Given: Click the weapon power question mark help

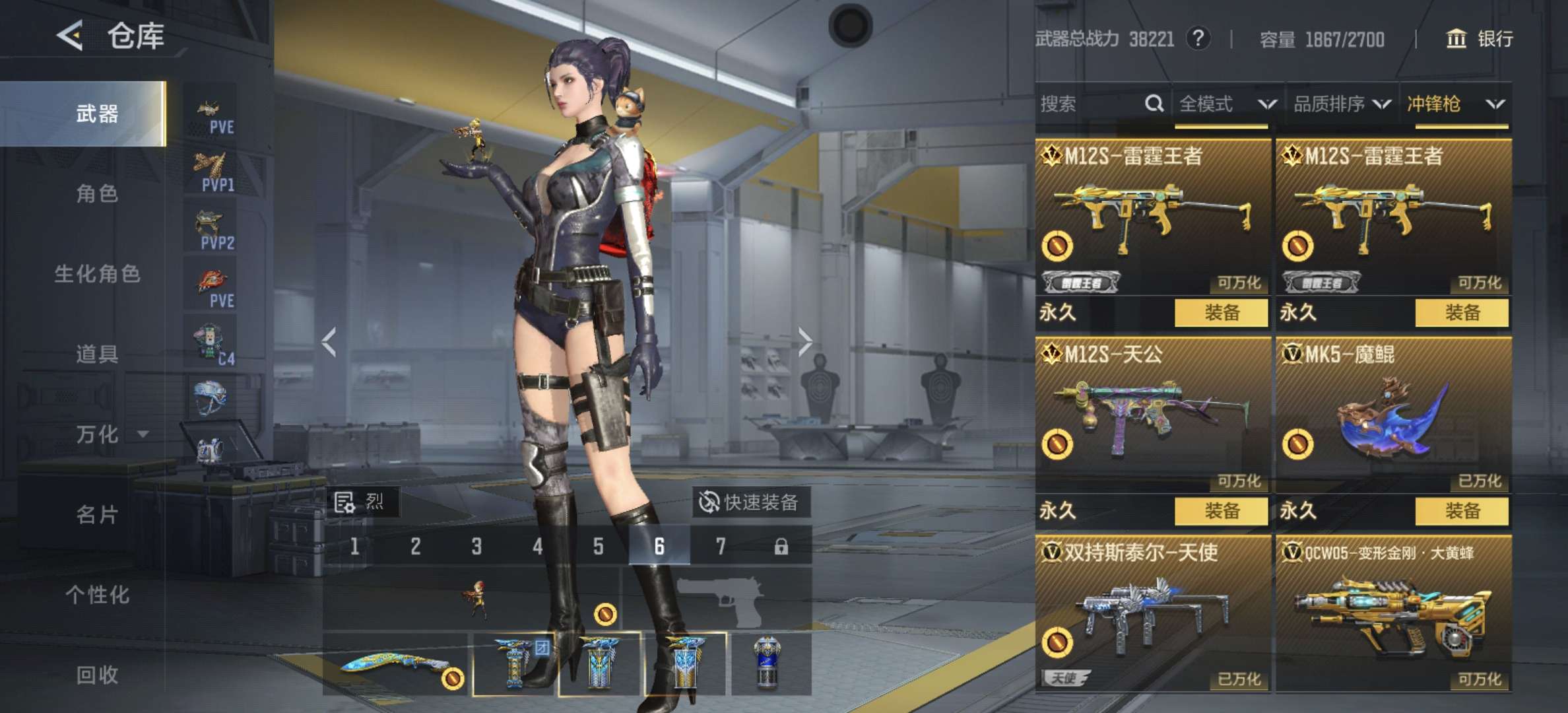Looking at the screenshot, I should 1198,39.
